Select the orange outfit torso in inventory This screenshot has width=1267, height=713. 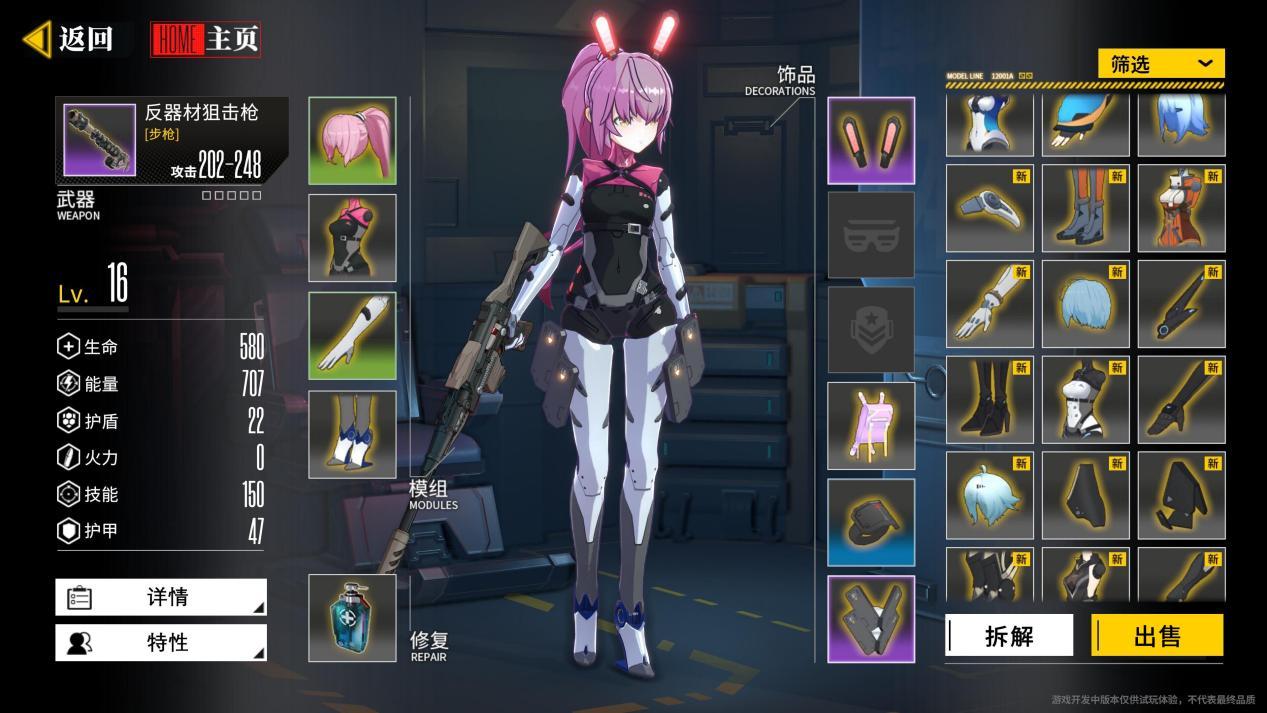click(x=1181, y=208)
